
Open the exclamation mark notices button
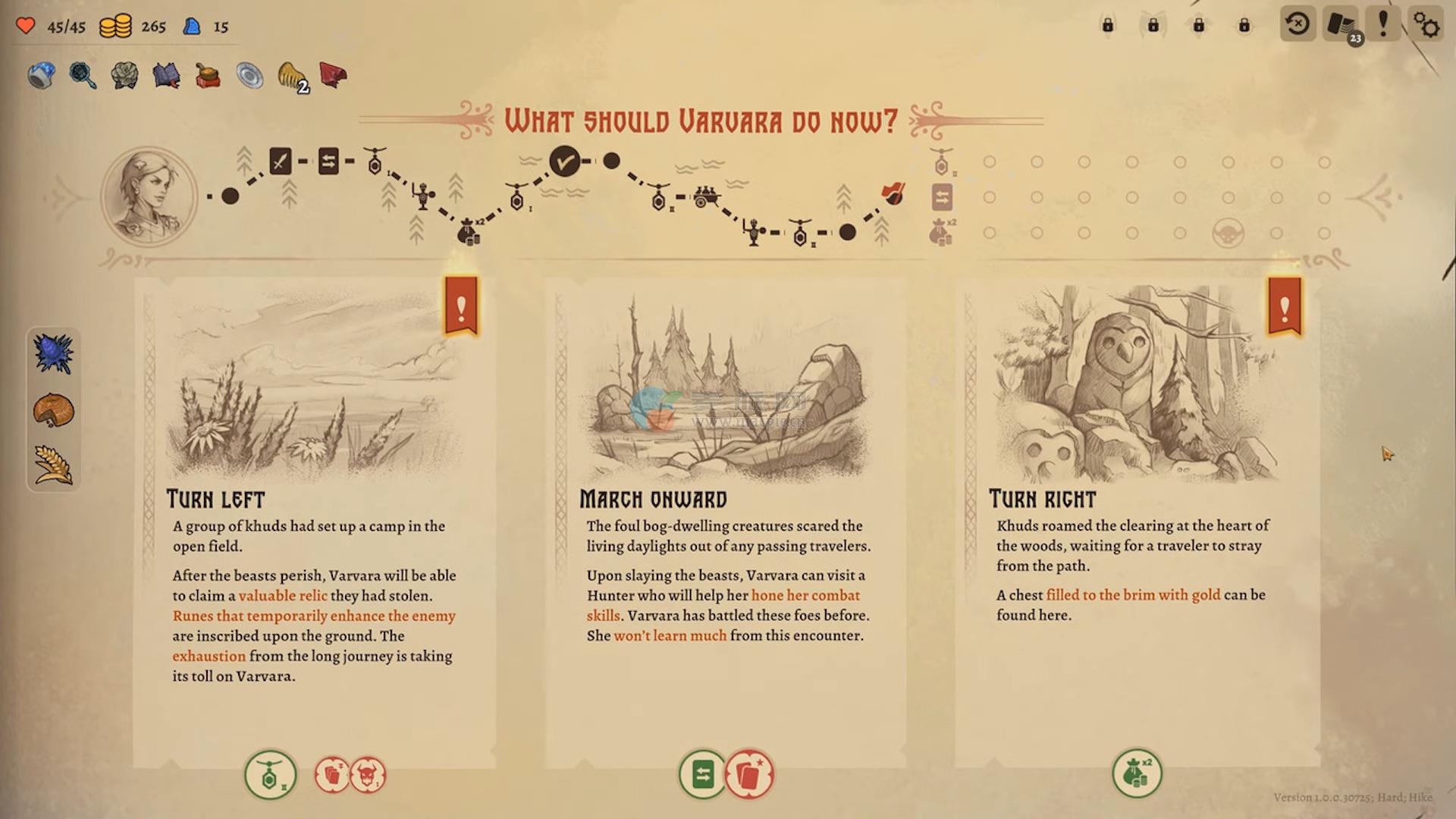[1383, 25]
